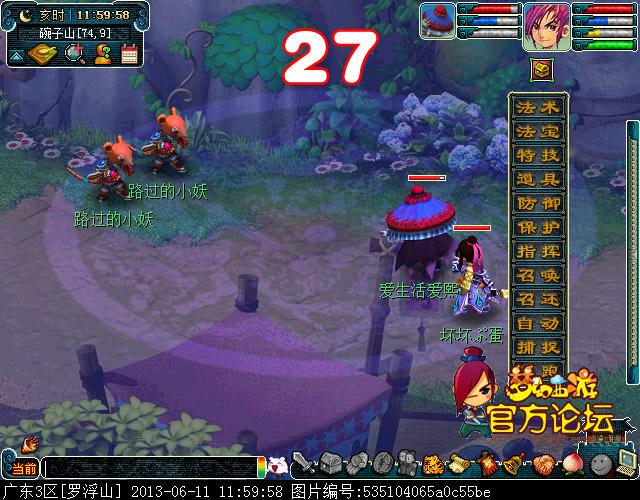Select the 保护 protect command
Image resolution: width=640 pixels, height=500 pixels.
pyautogui.click(x=538, y=227)
